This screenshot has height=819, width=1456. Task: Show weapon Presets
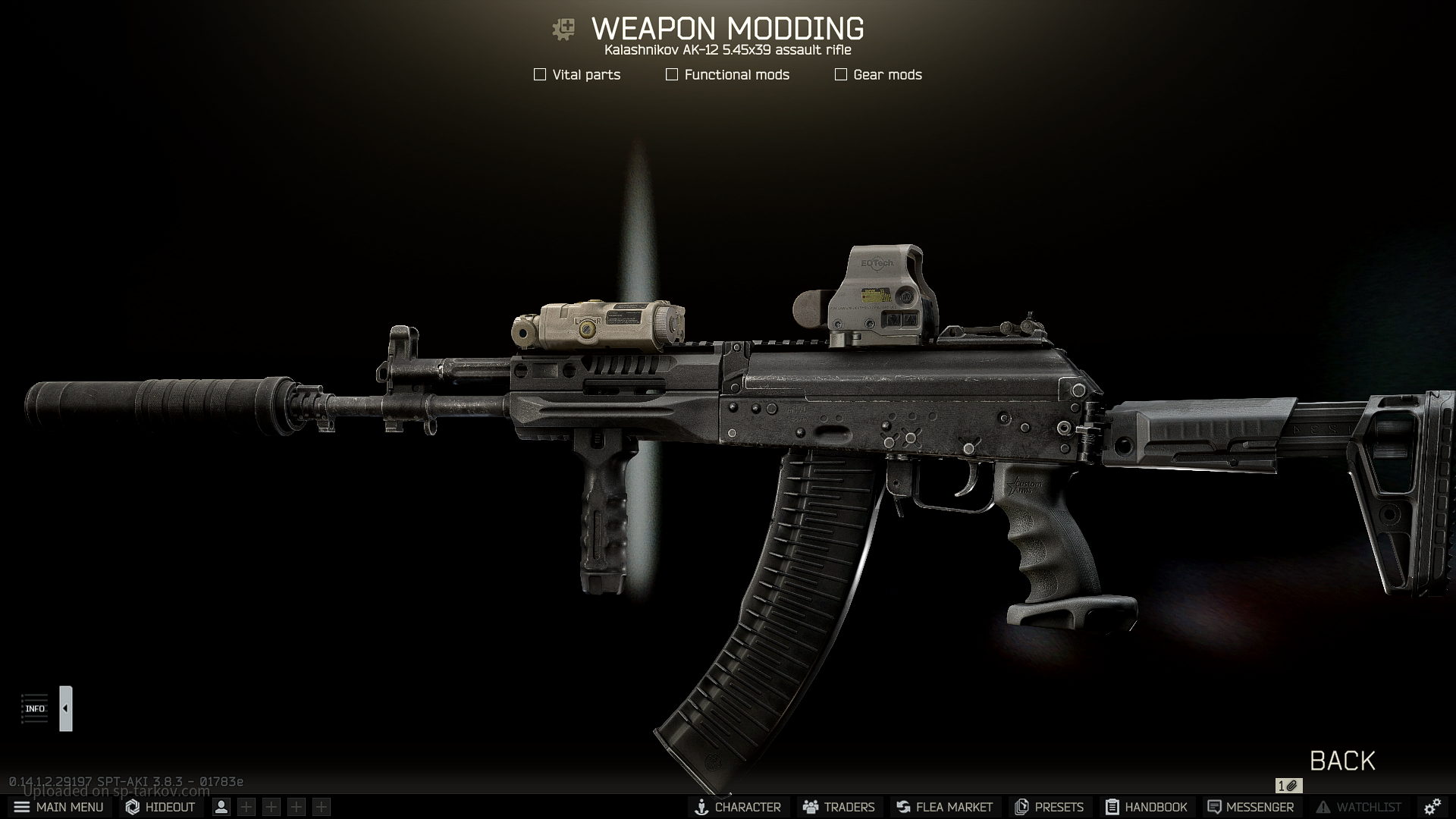1049,807
